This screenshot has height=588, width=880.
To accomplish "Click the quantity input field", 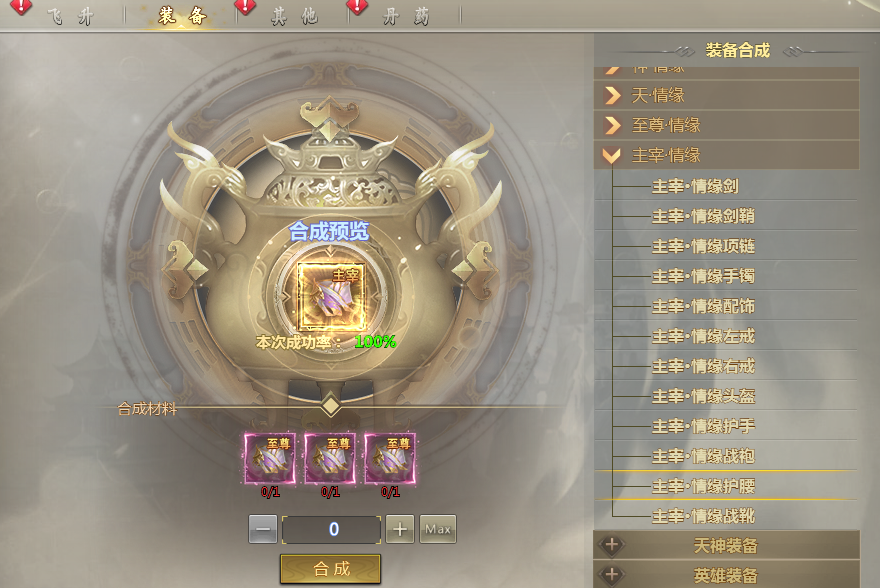I will click(332, 529).
